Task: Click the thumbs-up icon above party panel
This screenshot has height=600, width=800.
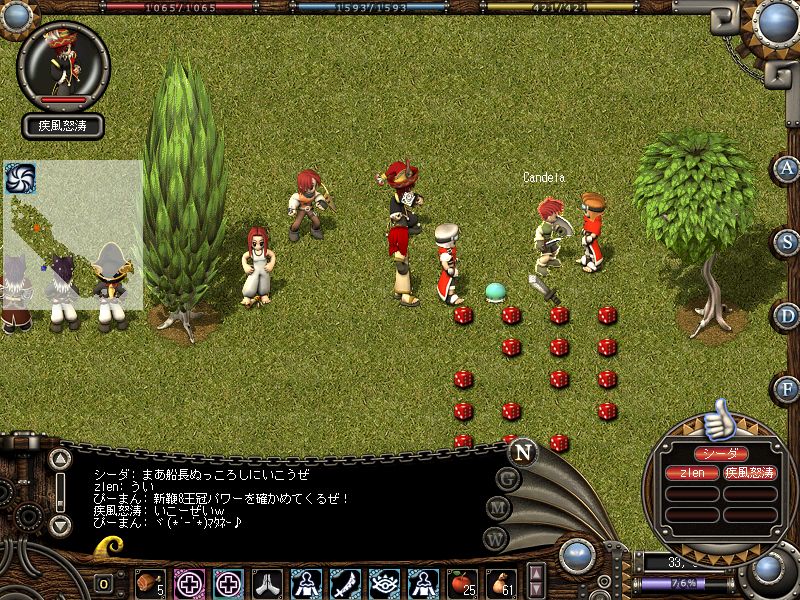Action: click(717, 421)
